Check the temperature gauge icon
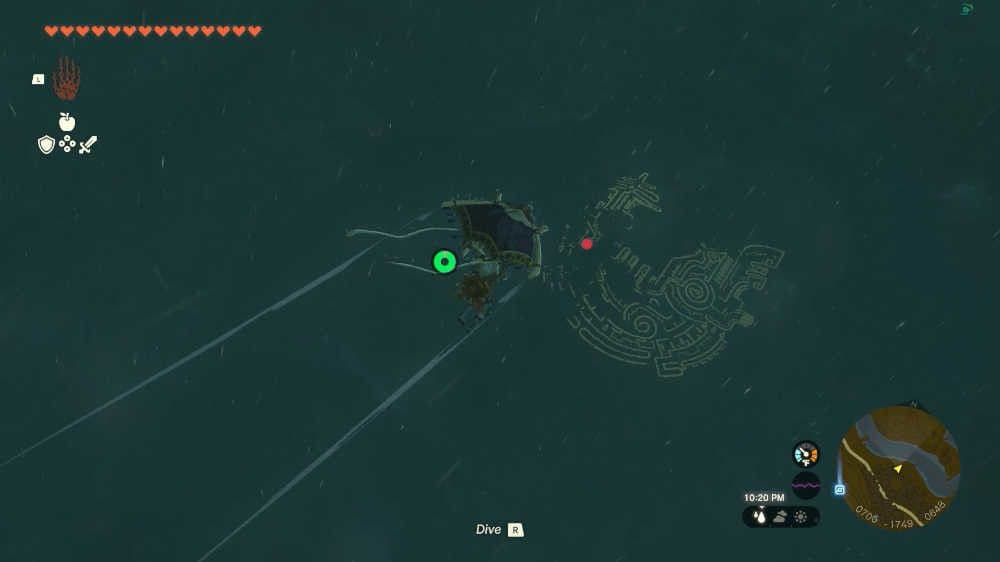Image resolution: width=1000 pixels, height=562 pixels. click(805, 454)
